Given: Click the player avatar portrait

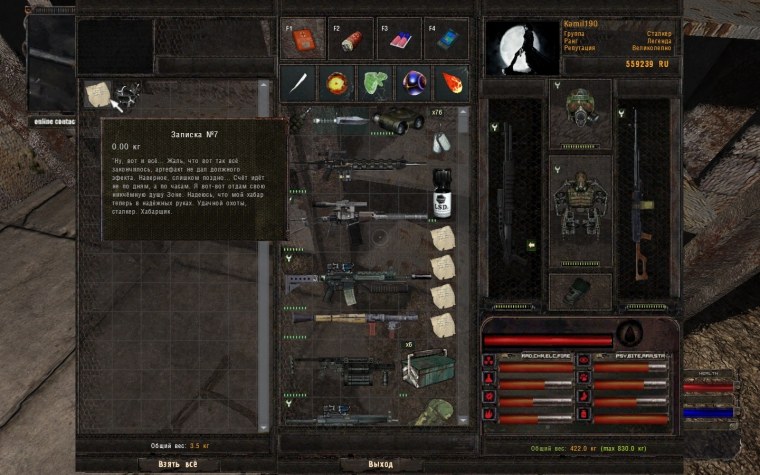Looking at the screenshot, I should click(x=521, y=47).
